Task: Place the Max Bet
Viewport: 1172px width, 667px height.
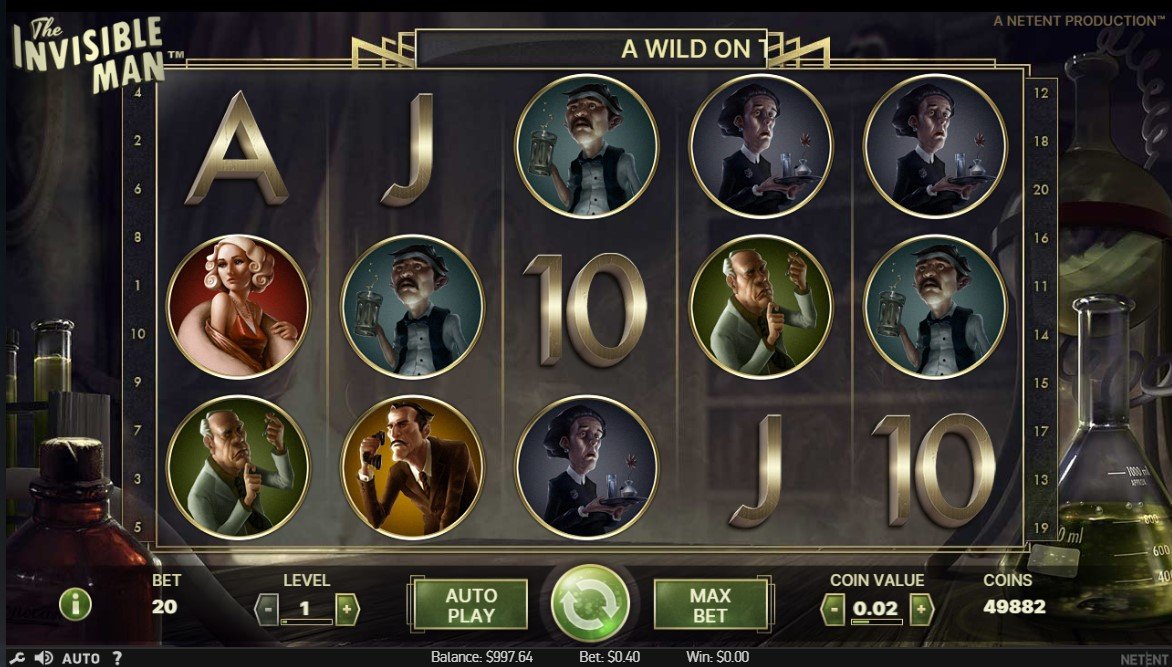Action: (710, 605)
